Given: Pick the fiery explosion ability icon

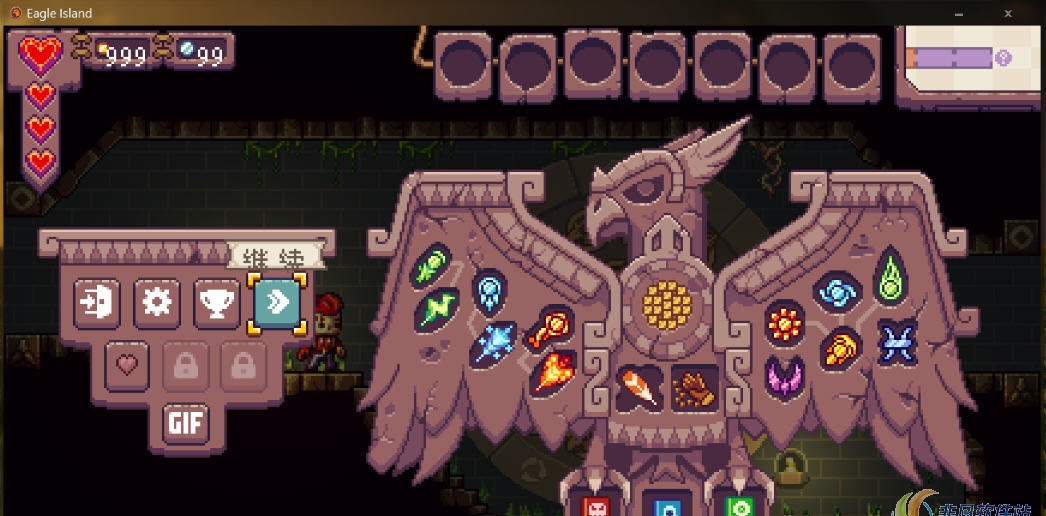Looking at the screenshot, I should coord(551,372).
